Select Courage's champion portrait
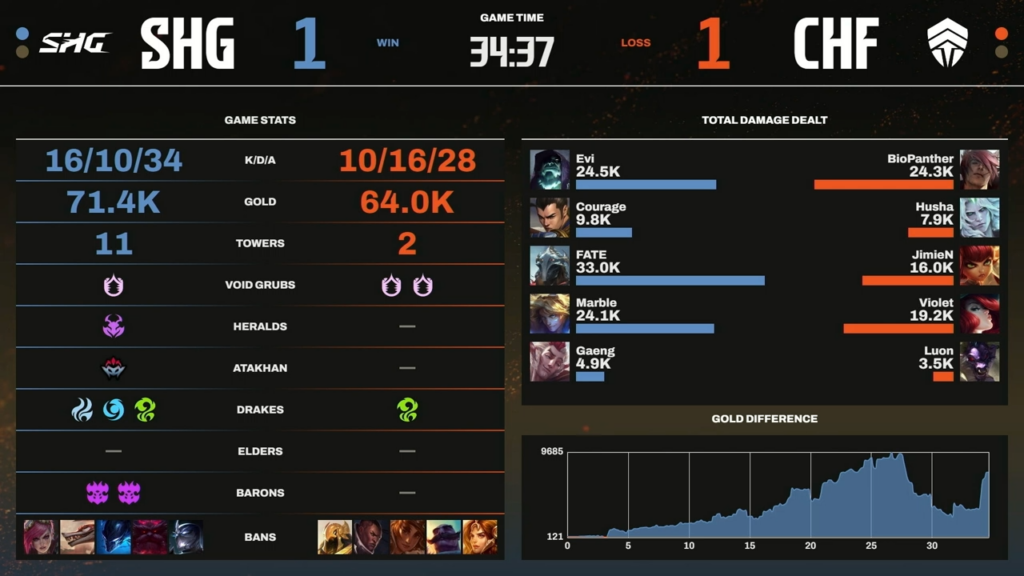The height and width of the screenshot is (576, 1024). (x=549, y=217)
